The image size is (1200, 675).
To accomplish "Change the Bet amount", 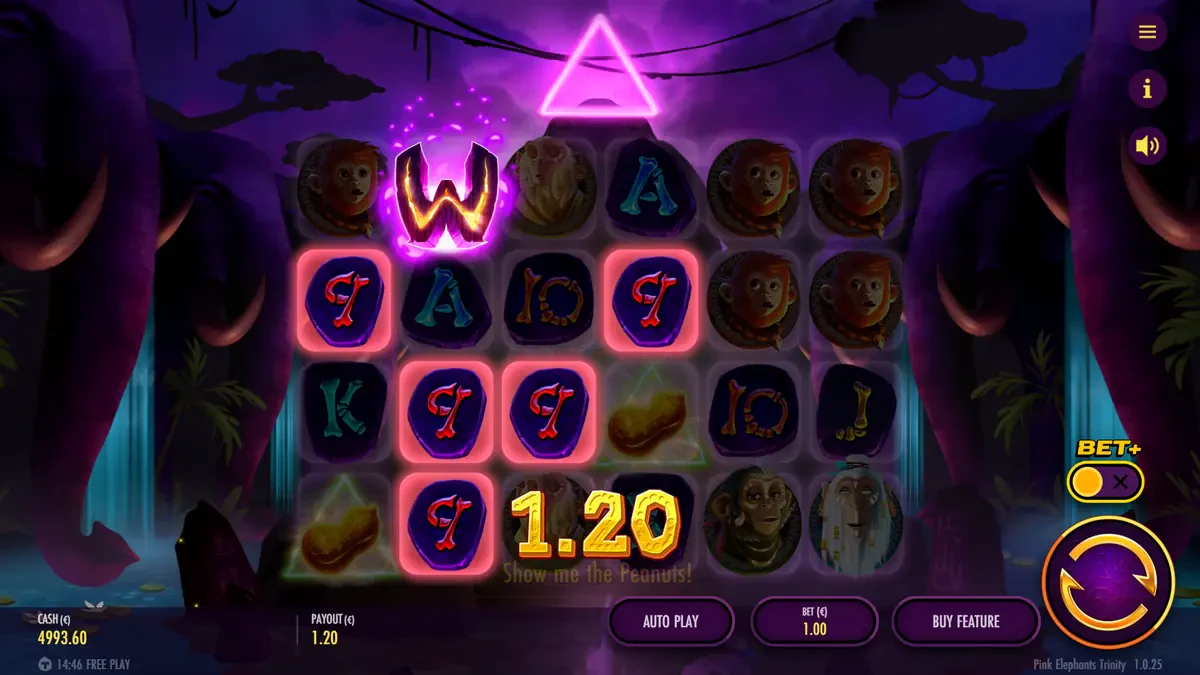I will (814, 621).
